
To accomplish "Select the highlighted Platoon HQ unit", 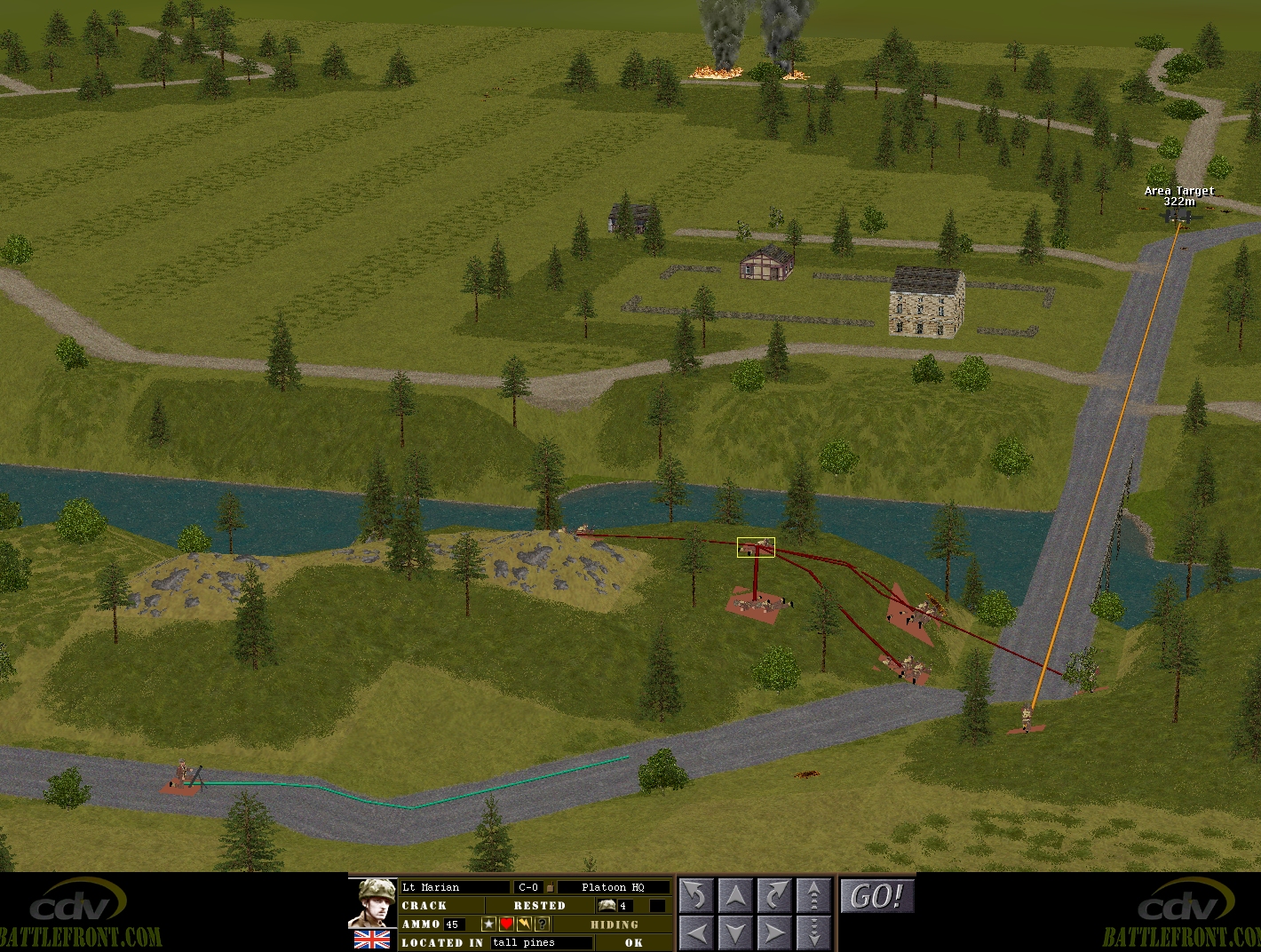I will [x=756, y=548].
